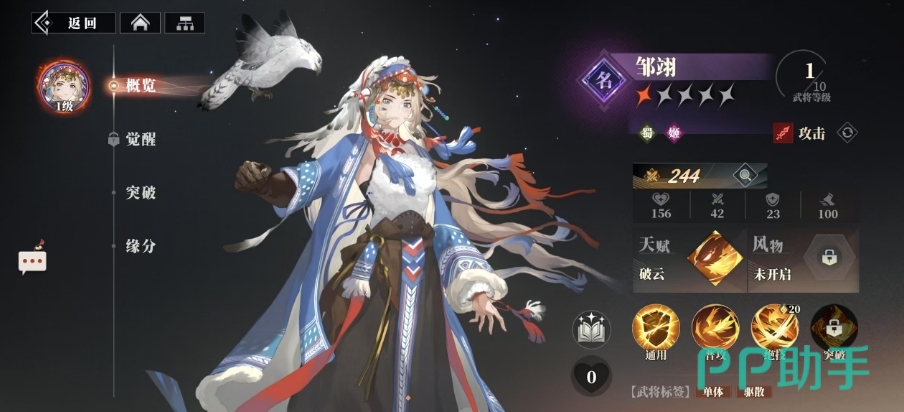Screen dimensions: 904x412
Task: Inspect power details with the magnifier icon
Action: point(744,176)
